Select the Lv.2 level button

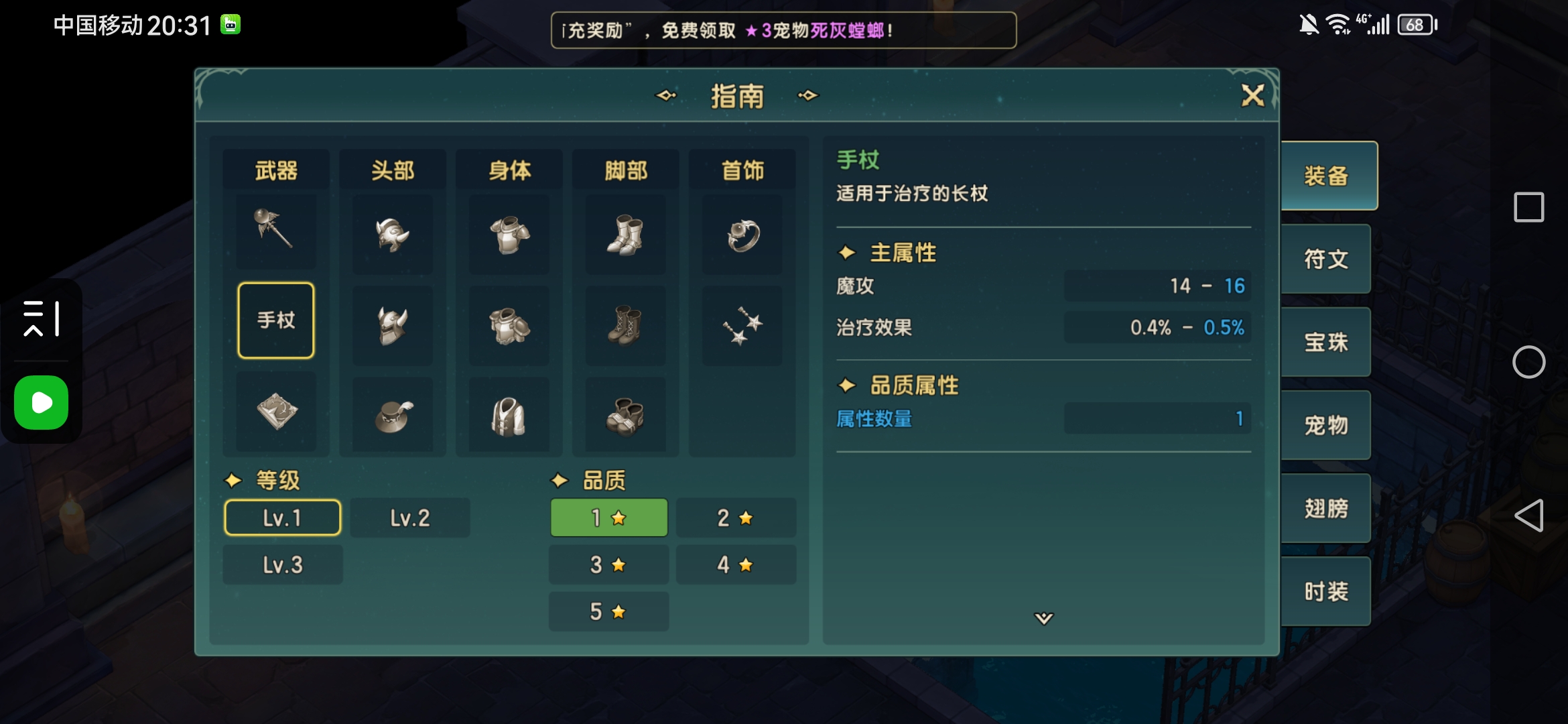(x=410, y=517)
